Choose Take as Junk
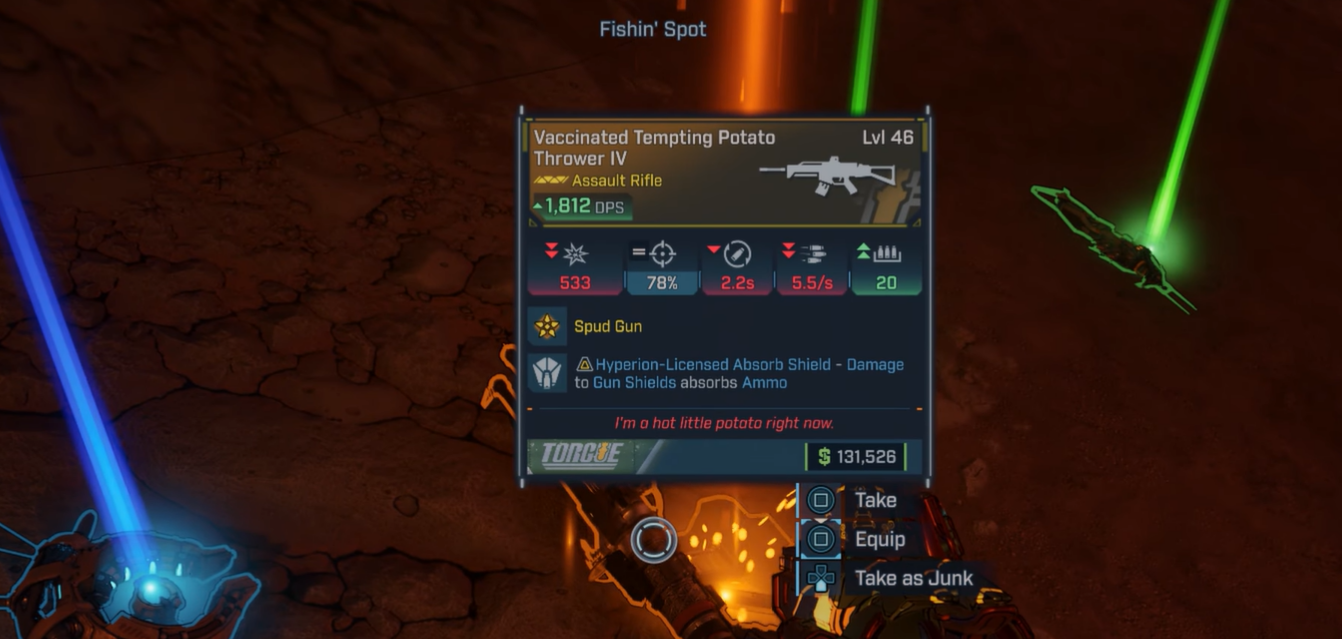 [x=912, y=578]
